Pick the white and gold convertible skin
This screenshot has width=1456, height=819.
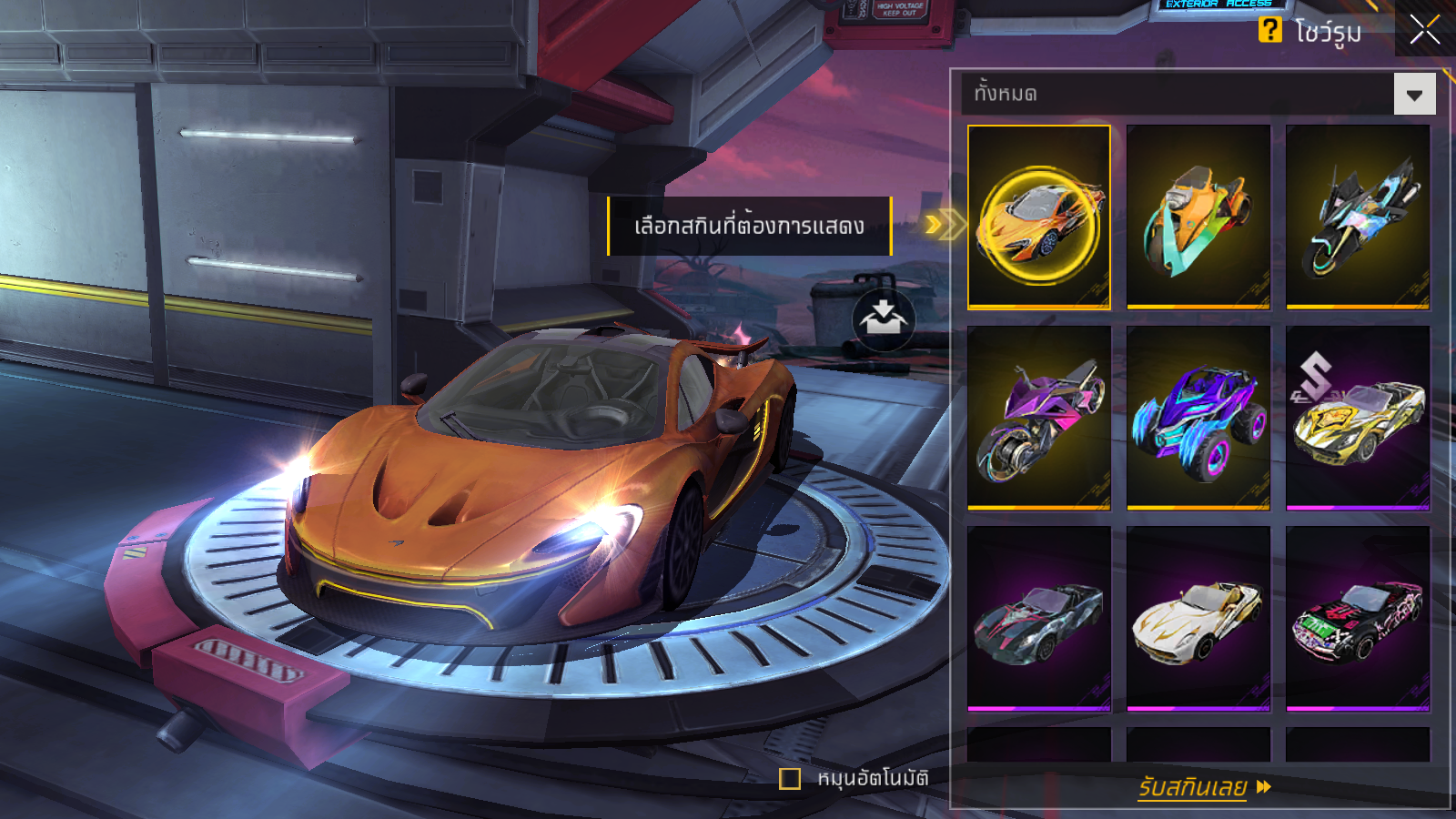[x=1198, y=618]
